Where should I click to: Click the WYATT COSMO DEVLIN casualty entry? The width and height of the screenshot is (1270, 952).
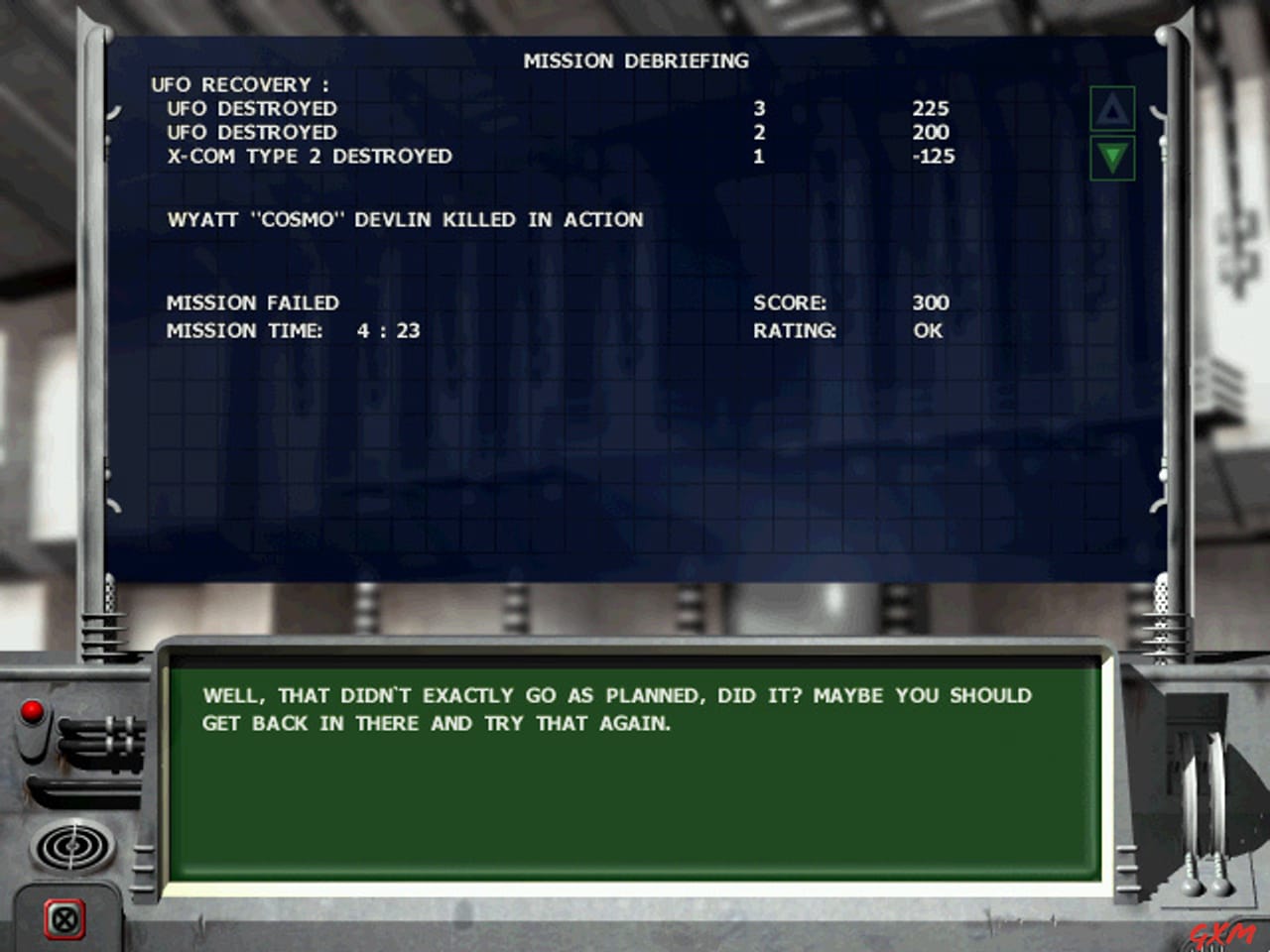point(405,220)
